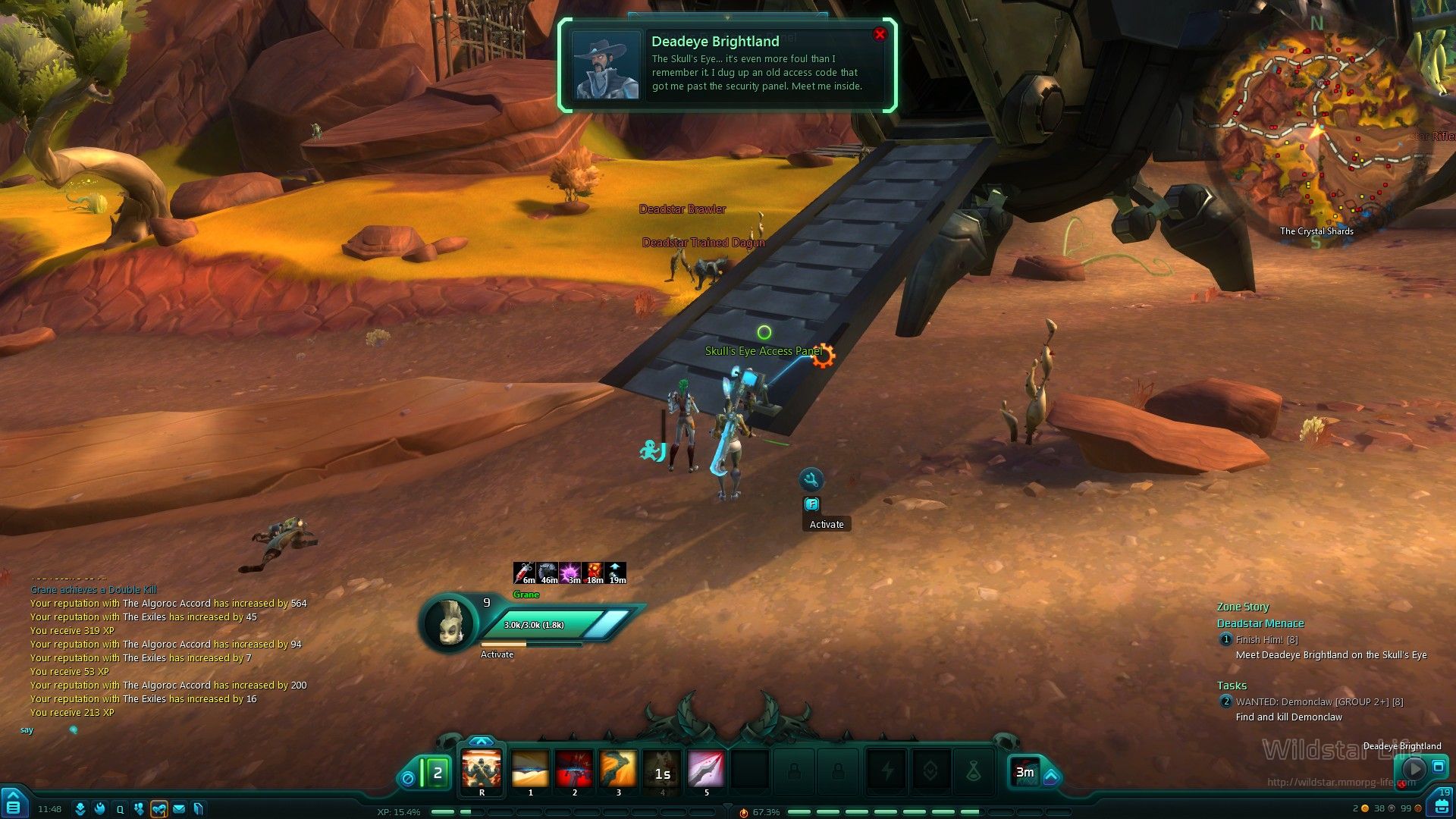Open the journal pages icon in toolbar

tap(199, 809)
